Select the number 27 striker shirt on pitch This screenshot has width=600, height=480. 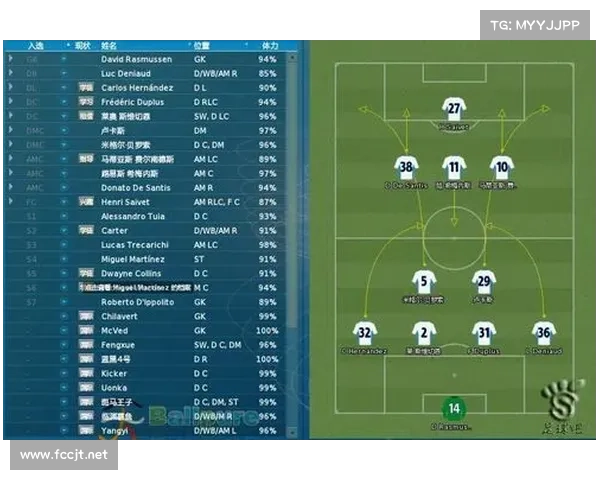454,110
